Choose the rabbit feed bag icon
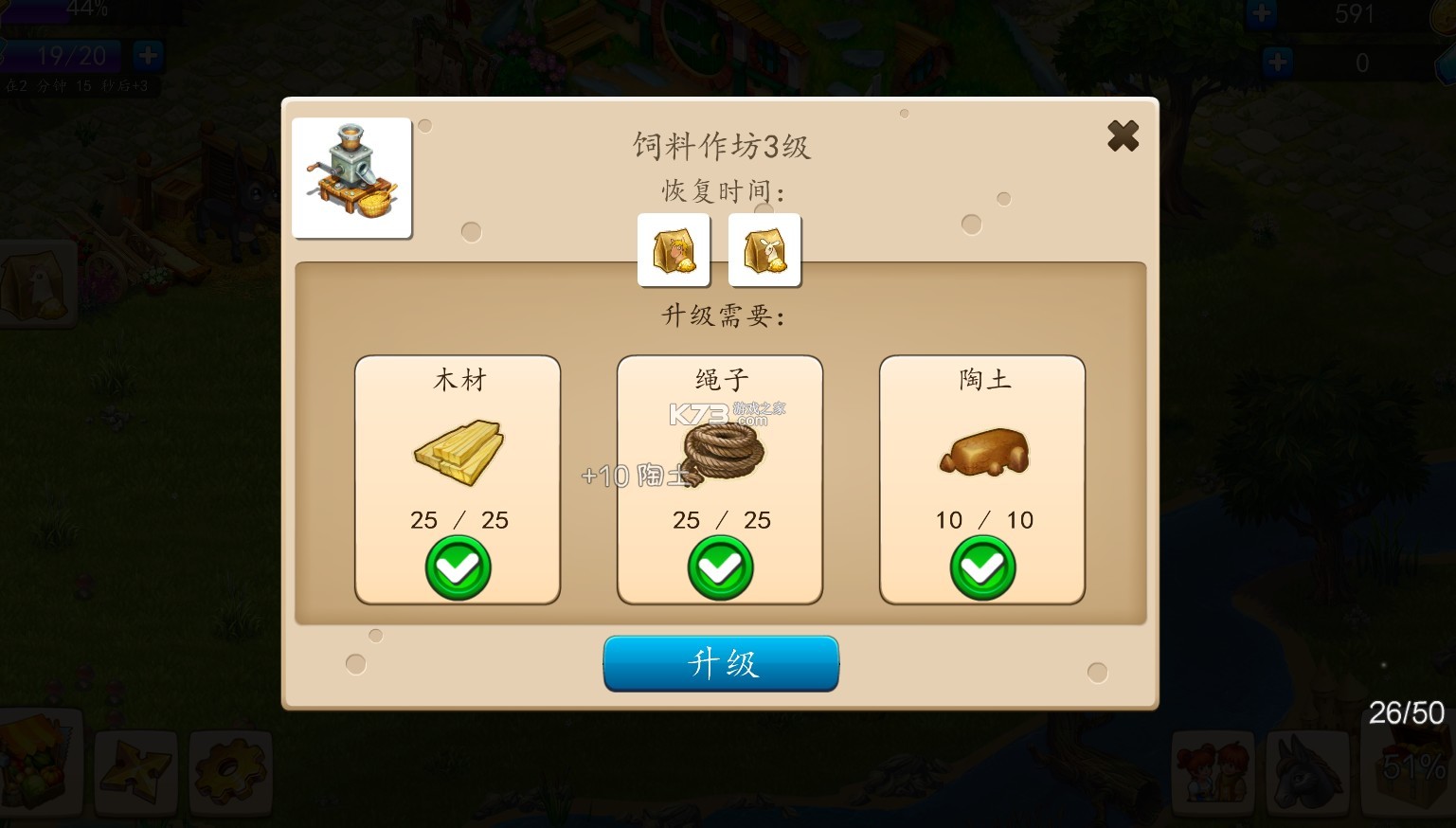Screen dimensions: 1456x828 pyautogui.click(x=764, y=250)
